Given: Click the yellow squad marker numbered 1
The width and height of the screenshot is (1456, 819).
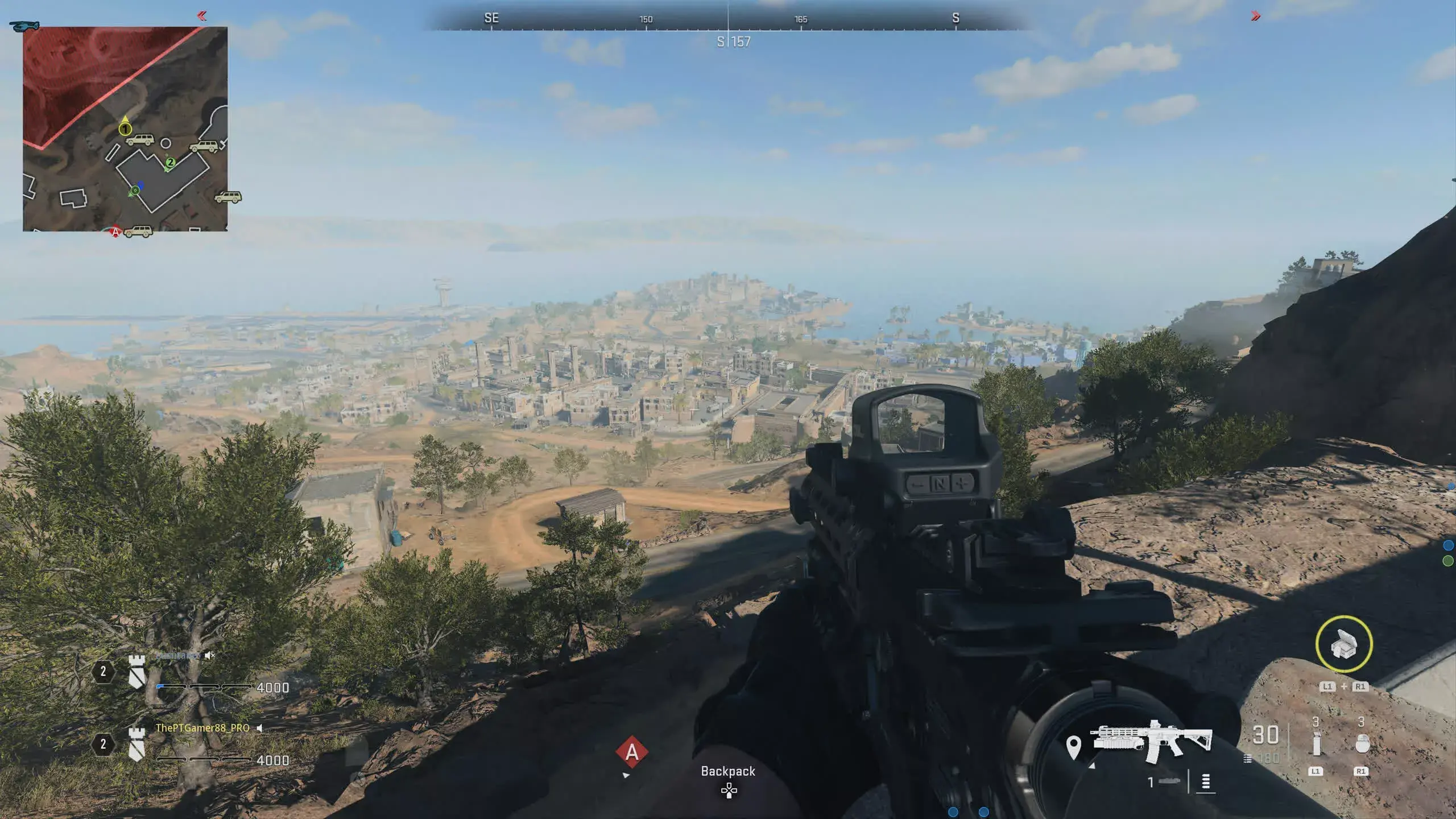Looking at the screenshot, I should click(x=125, y=129).
